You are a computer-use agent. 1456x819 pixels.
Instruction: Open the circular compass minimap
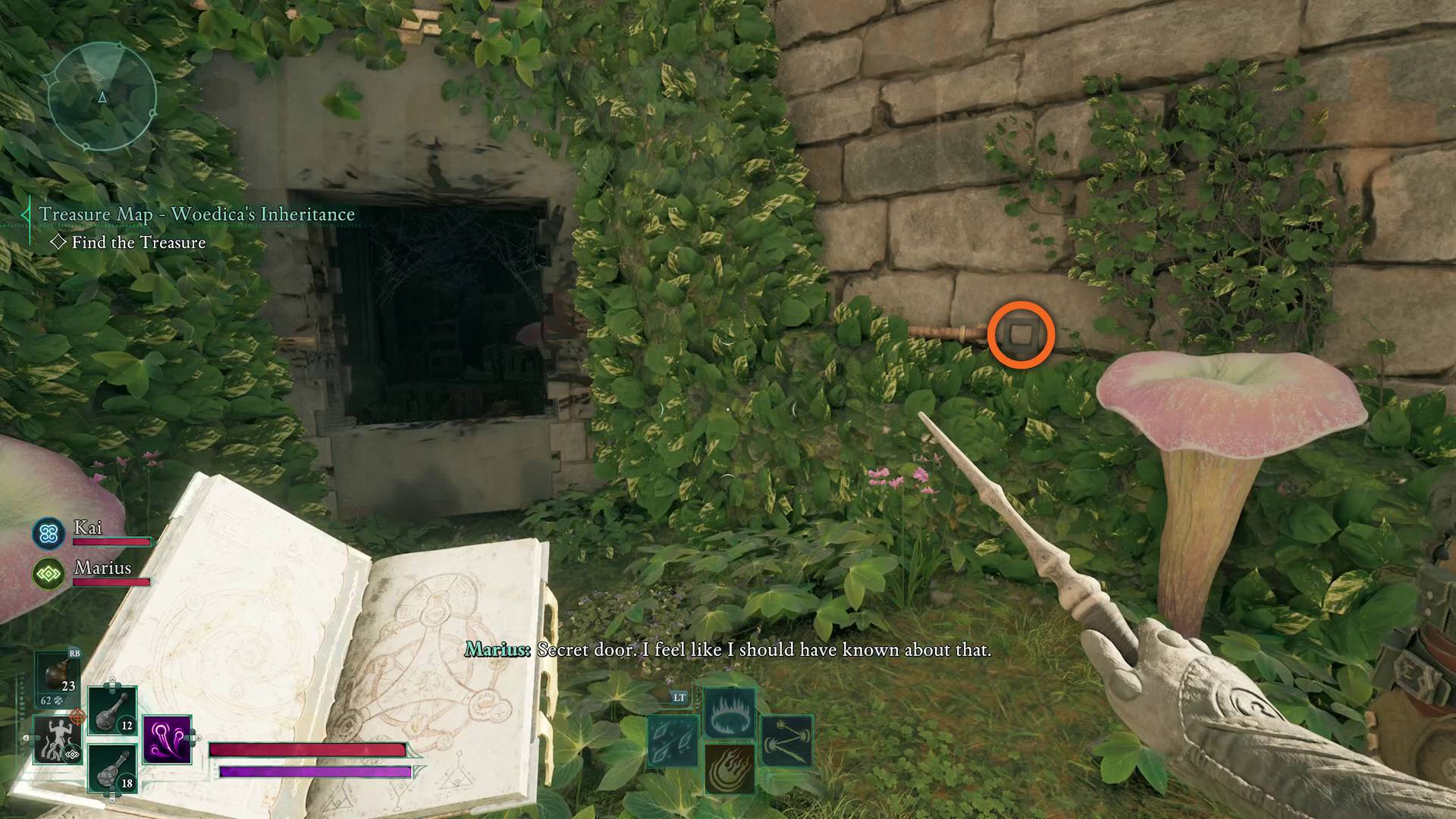click(x=102, y=96)
